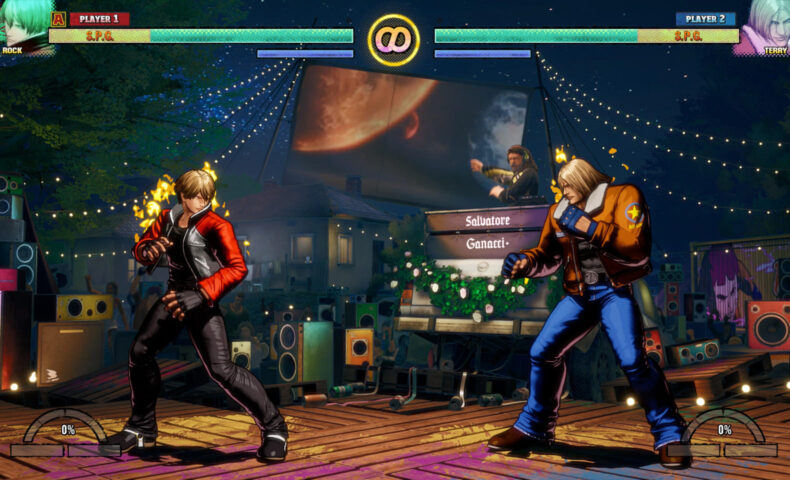The image size is (790, 480).
Task: Select the orange A style badge
Action: [58, 18]
